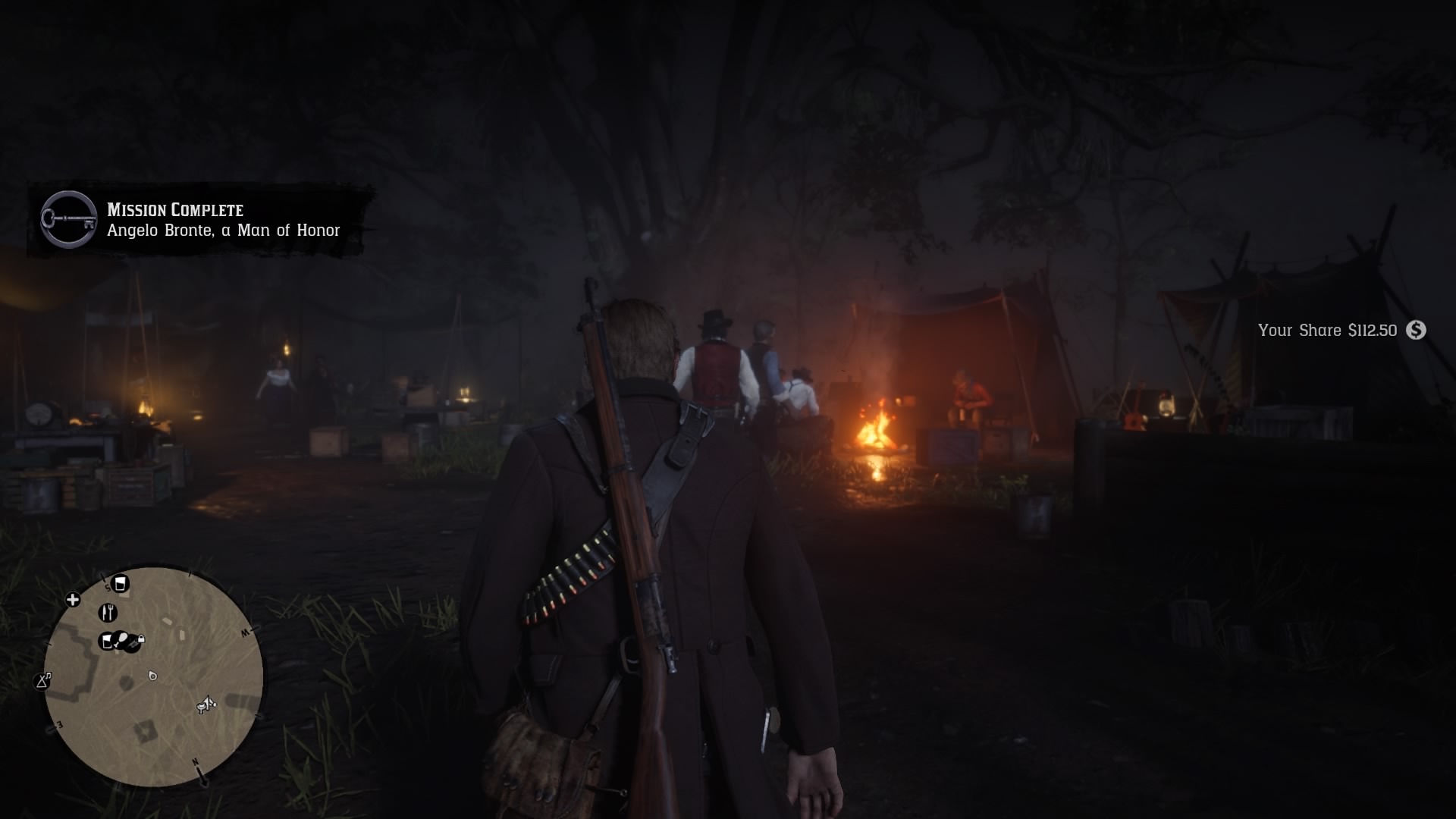Click the N compass letter on the minimap
Viewport: 1456px width, 819px height.
(x=196, y=761)
